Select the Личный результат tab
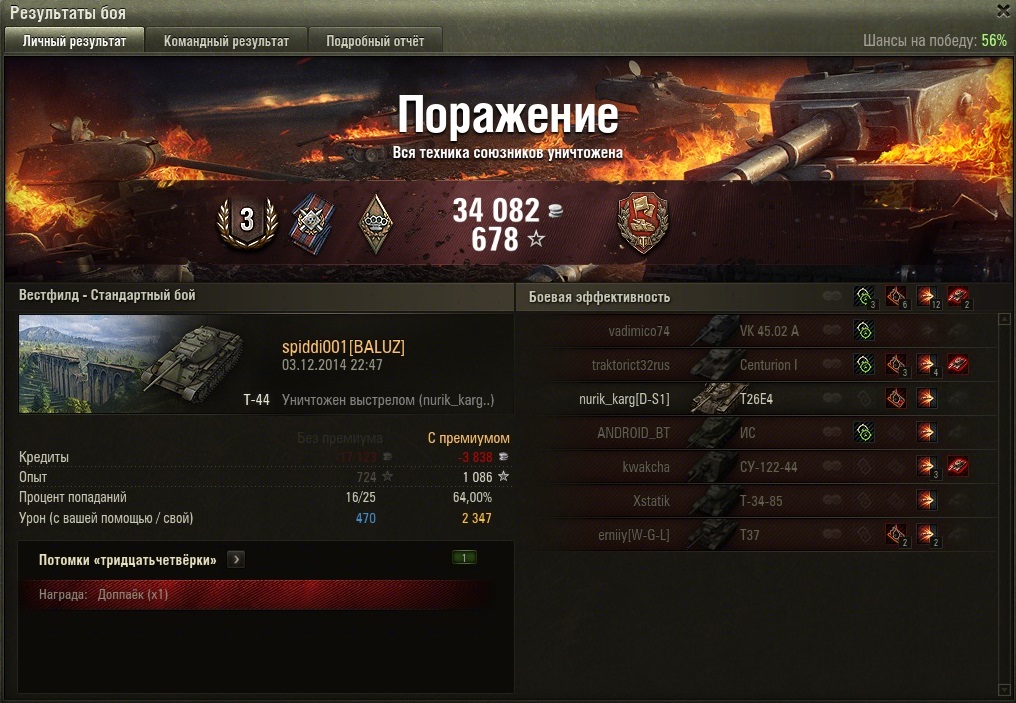The image size is (1016, 703). [x=75, y=41]
